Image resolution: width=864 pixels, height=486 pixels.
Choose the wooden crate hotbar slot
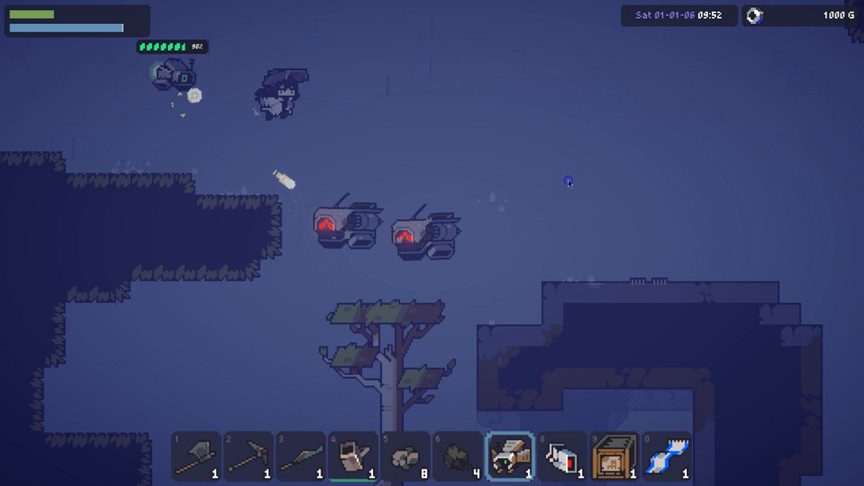click(614, 457)
